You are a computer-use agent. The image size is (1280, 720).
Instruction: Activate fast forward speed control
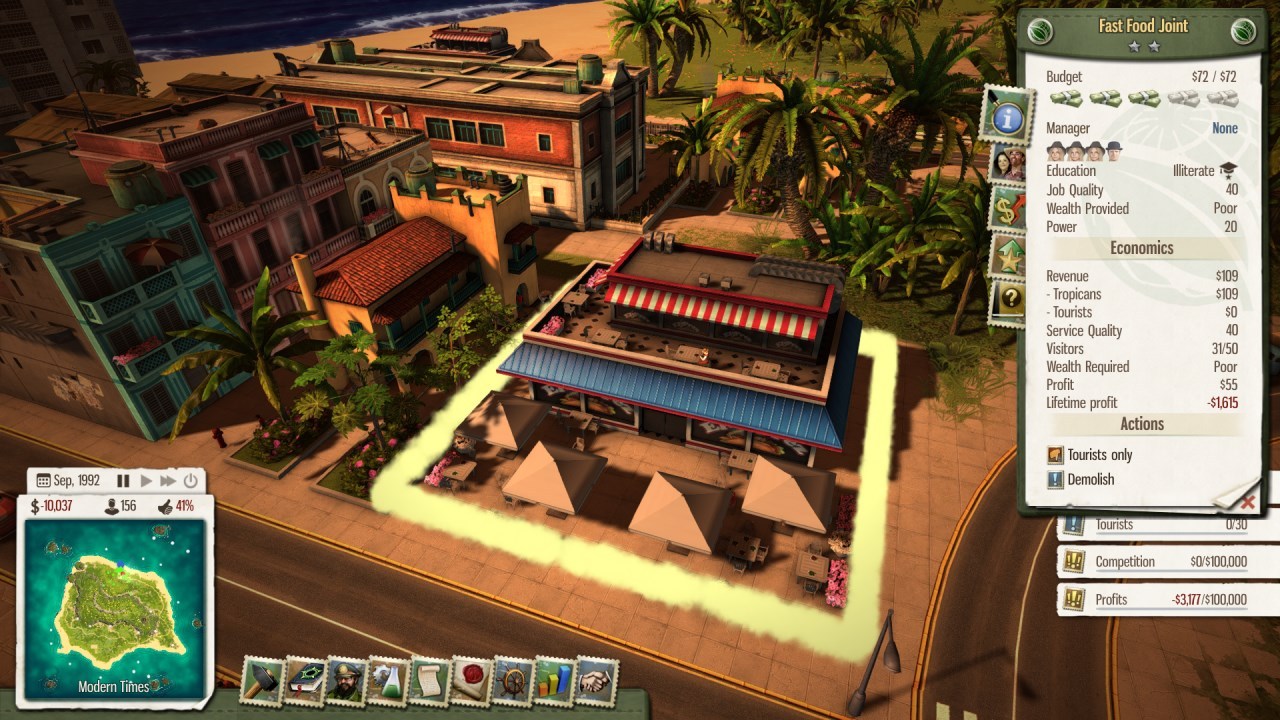[166, 480]
